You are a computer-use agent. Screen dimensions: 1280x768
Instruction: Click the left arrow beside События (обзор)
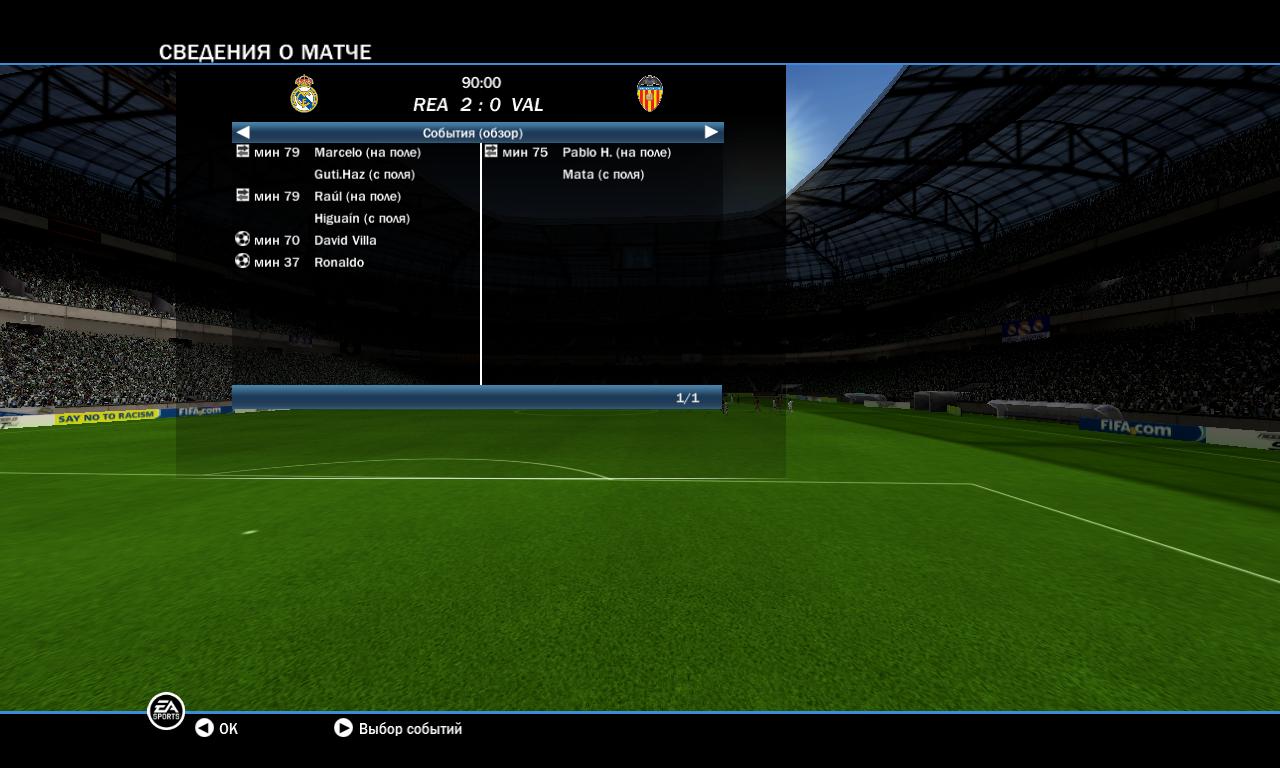tap(243, 132)
